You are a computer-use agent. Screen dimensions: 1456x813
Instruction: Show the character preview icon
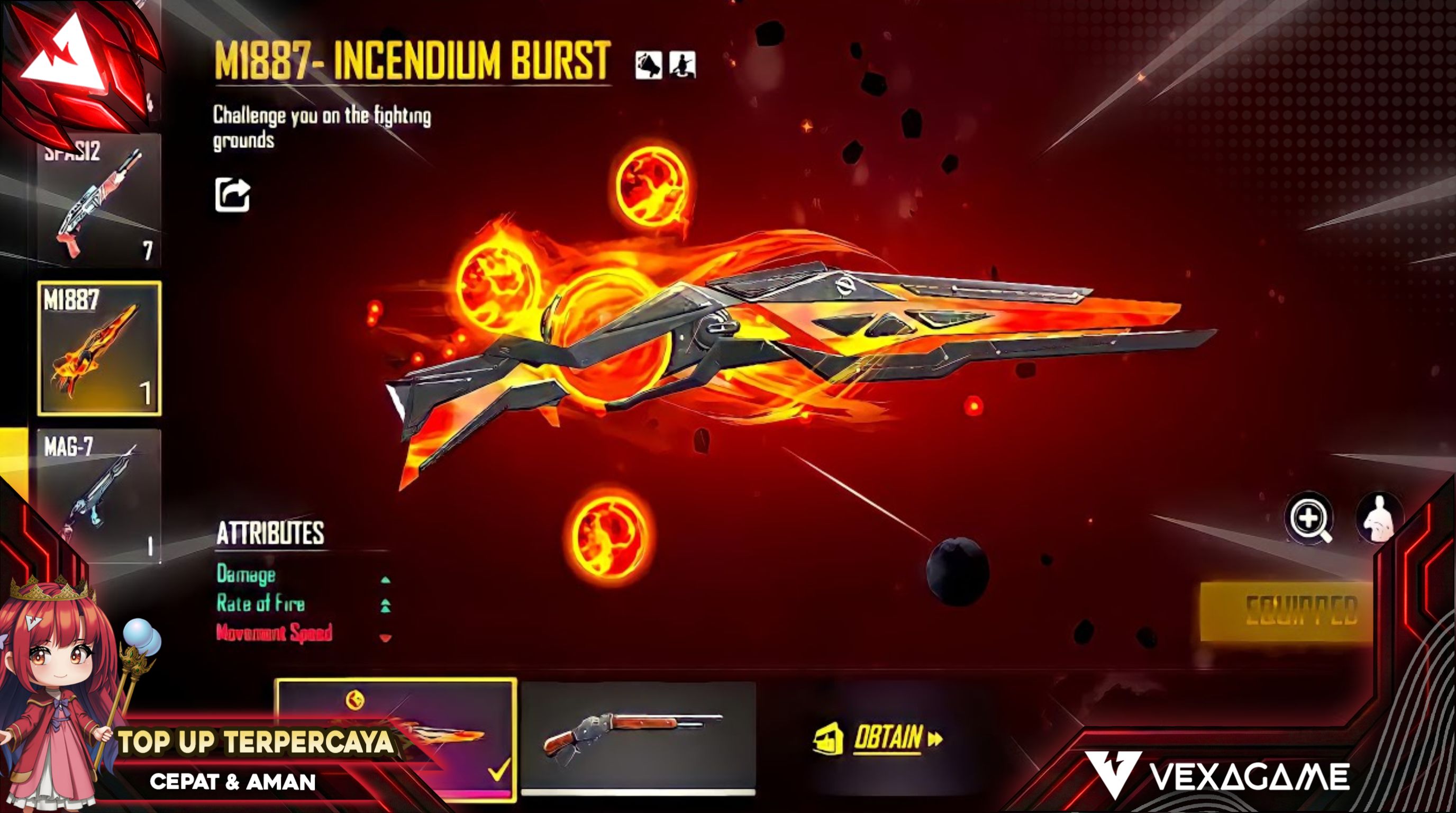point(1379,518)
